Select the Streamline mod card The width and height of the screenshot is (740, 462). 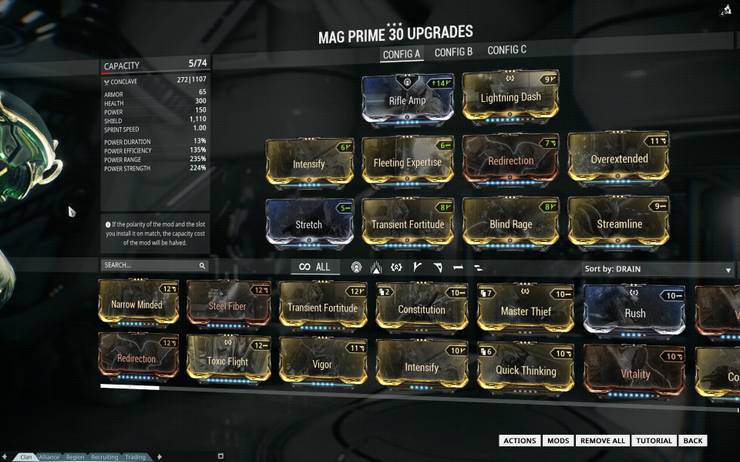[x=618, y=224]
